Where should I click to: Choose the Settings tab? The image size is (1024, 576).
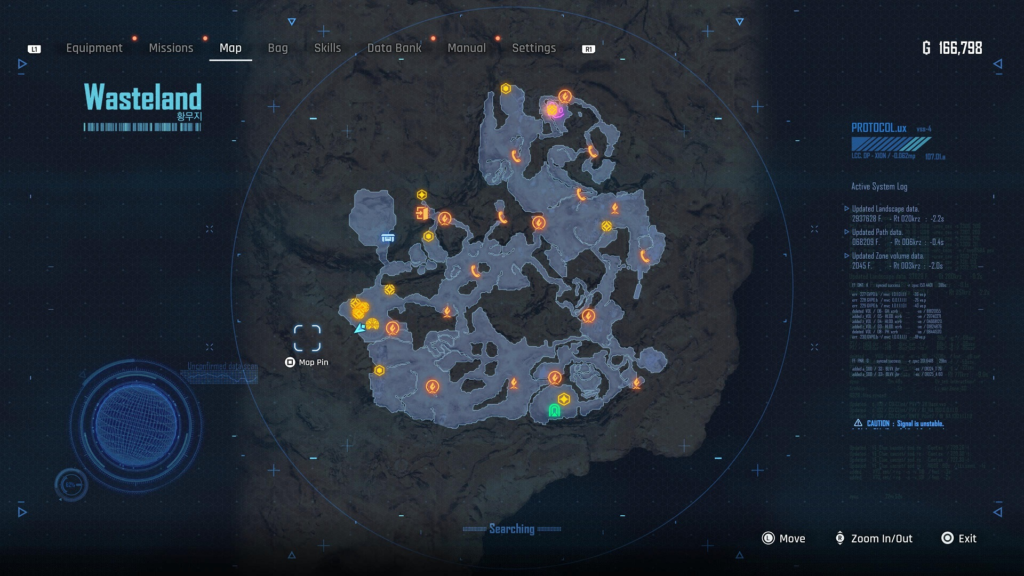pos(533,48)
